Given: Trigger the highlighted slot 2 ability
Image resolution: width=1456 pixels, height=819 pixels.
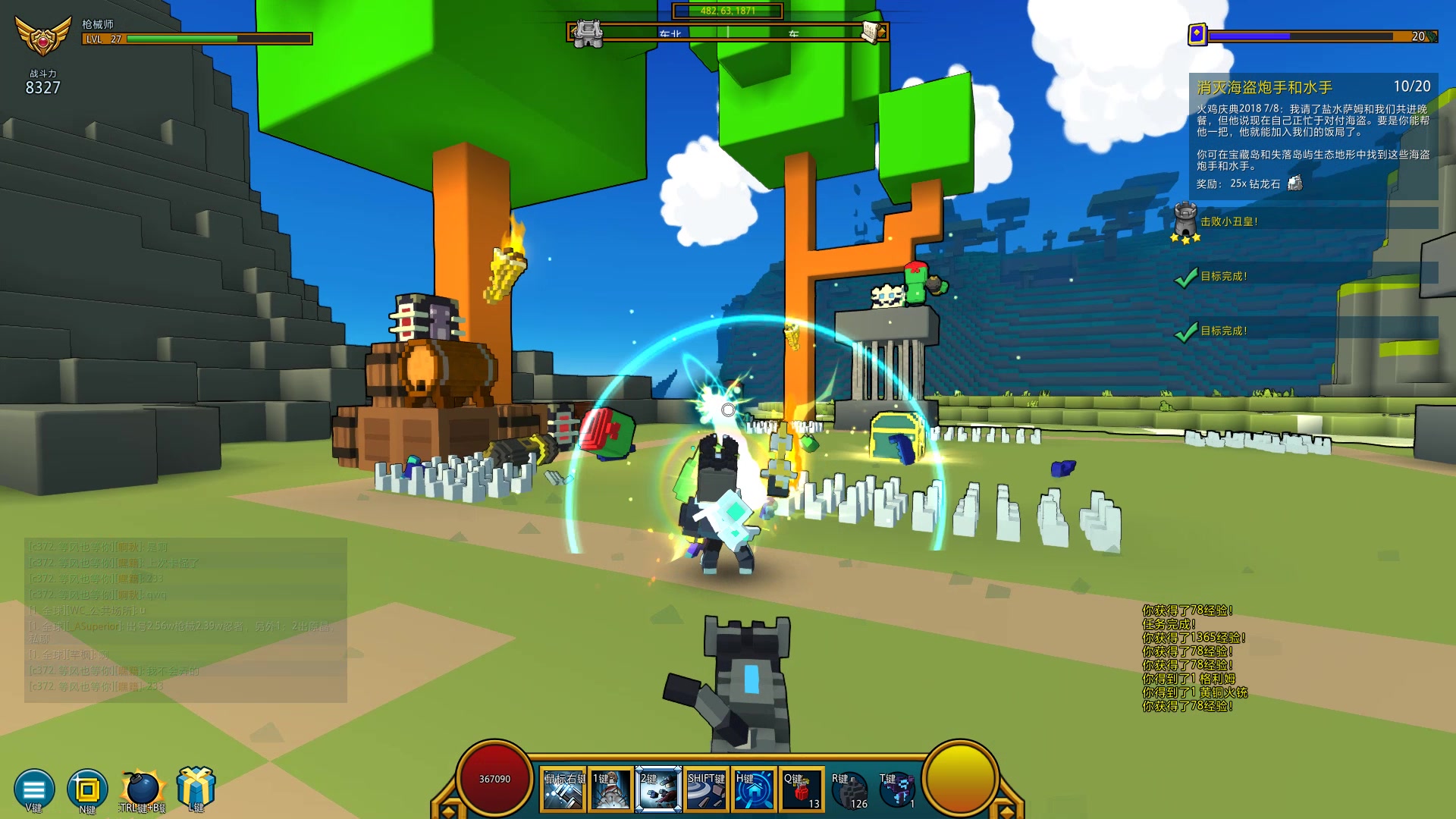Looking at the screenshot, I should (x=658, y=790).
